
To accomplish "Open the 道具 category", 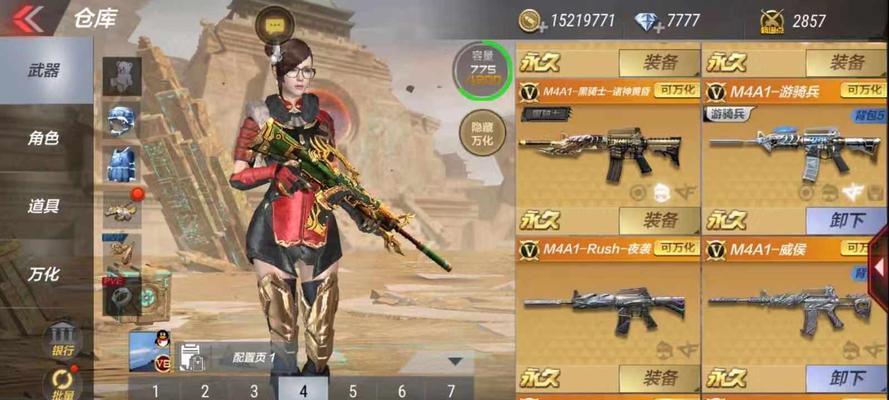I will click(44, 206).
